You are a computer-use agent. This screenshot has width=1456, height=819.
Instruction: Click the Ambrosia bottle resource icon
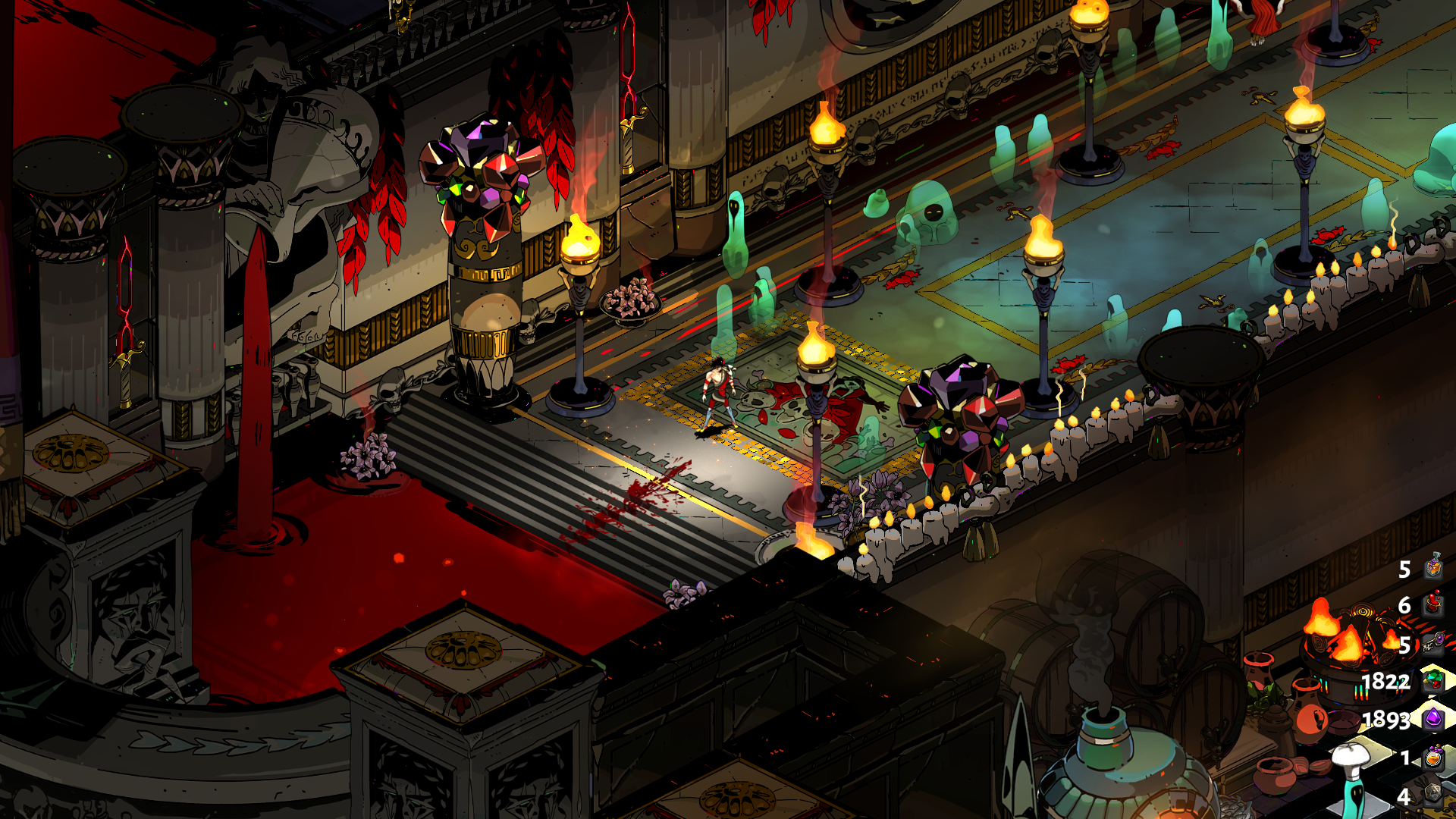[1432, 567]
